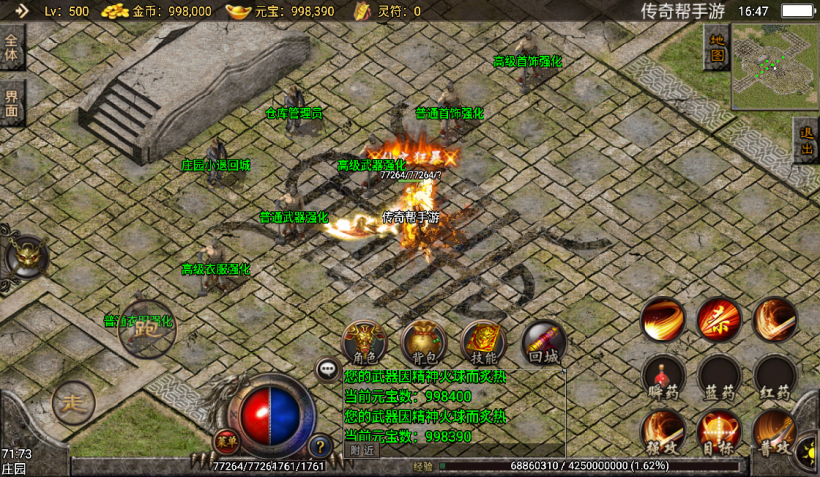Image resolution: width=820 pixels, height=477 pixels.
Task: Open the 地图 map button
Action: click(716, 46)
